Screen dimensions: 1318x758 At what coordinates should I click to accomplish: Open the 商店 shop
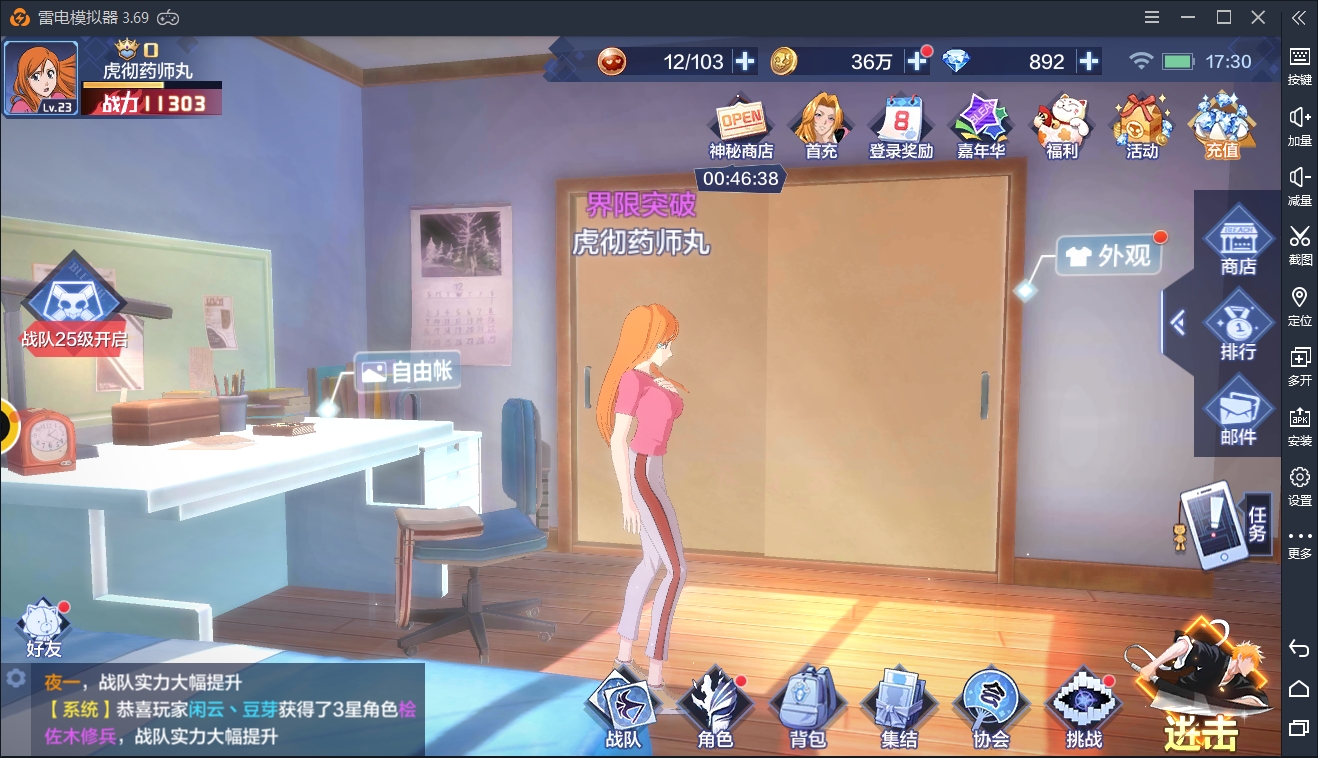[x=1238, y=244]
